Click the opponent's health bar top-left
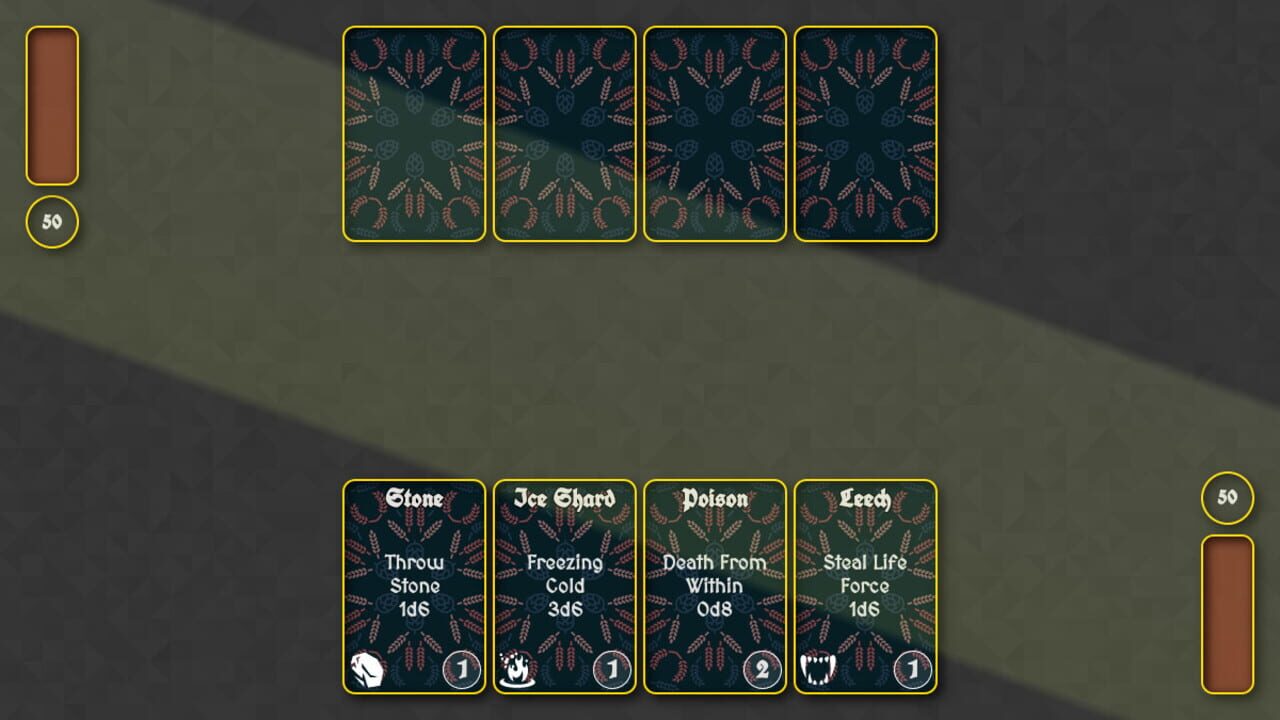The width and height of the screenshot is (1280, 720). coord(53,105)
